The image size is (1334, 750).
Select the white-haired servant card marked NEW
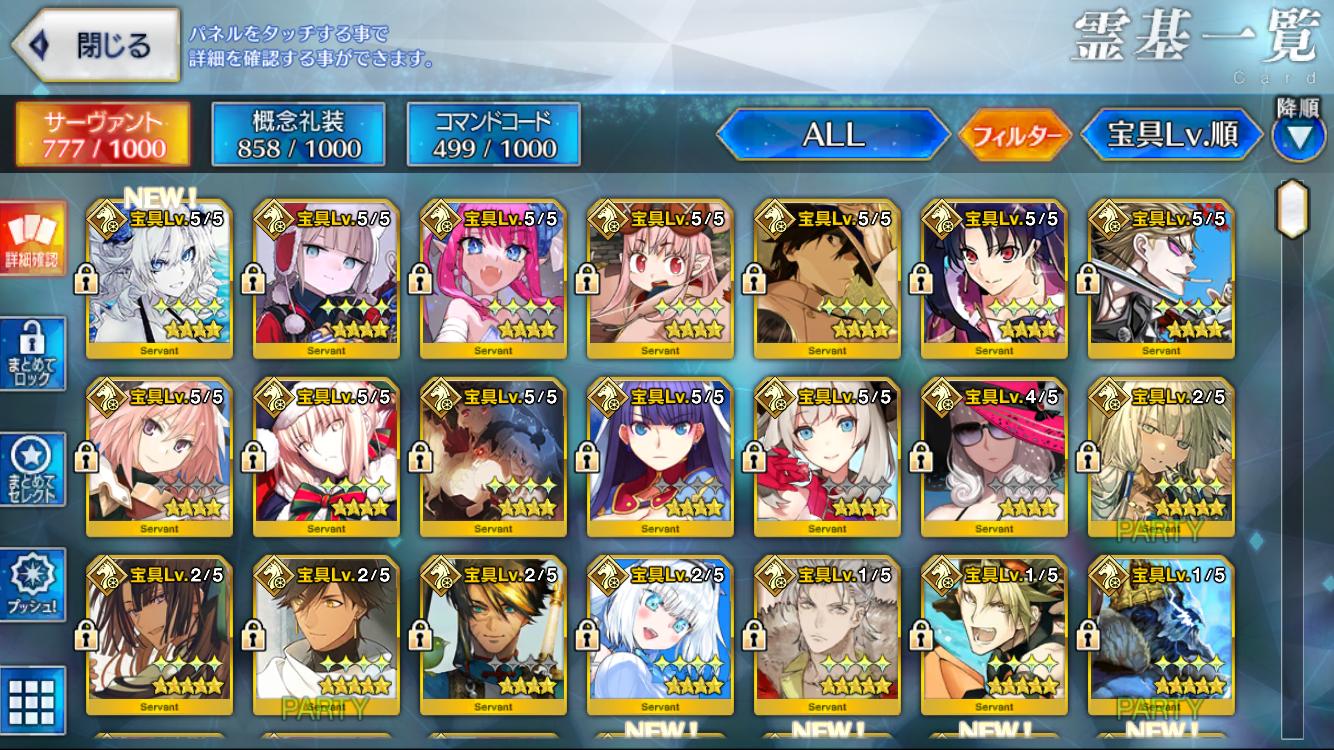coord(159,279)
